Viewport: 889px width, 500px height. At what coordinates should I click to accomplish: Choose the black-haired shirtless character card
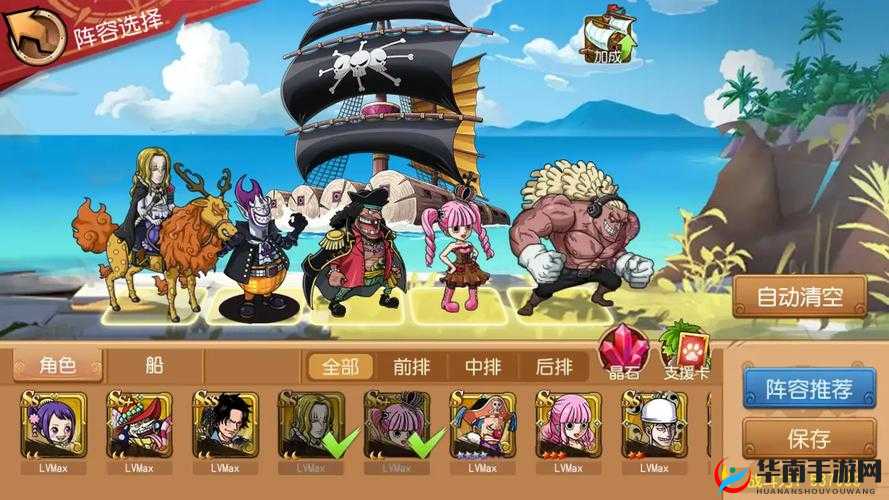pyautogui.click(x=225, y=425)
